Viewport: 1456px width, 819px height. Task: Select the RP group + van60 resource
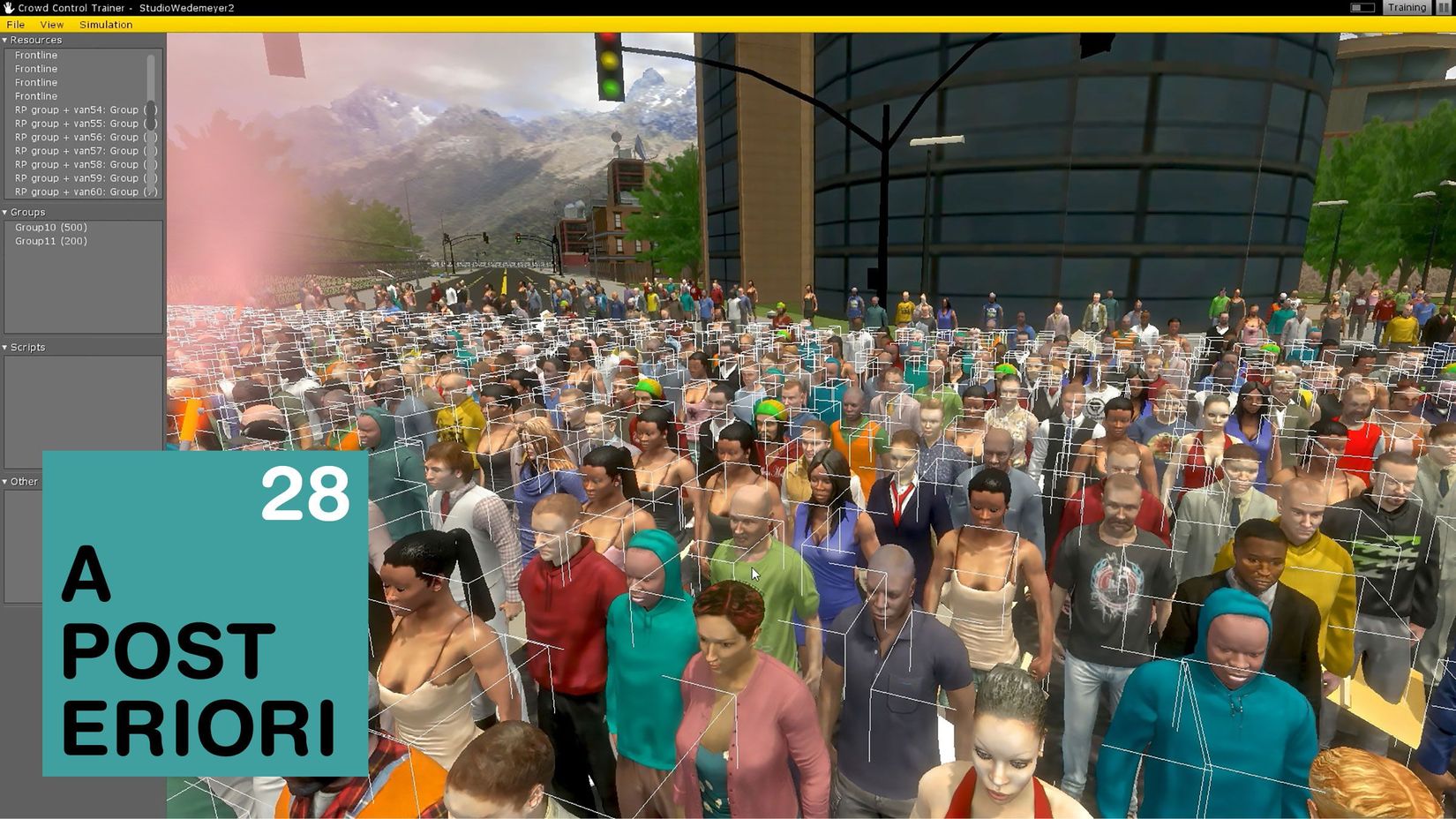pos(77,192)
